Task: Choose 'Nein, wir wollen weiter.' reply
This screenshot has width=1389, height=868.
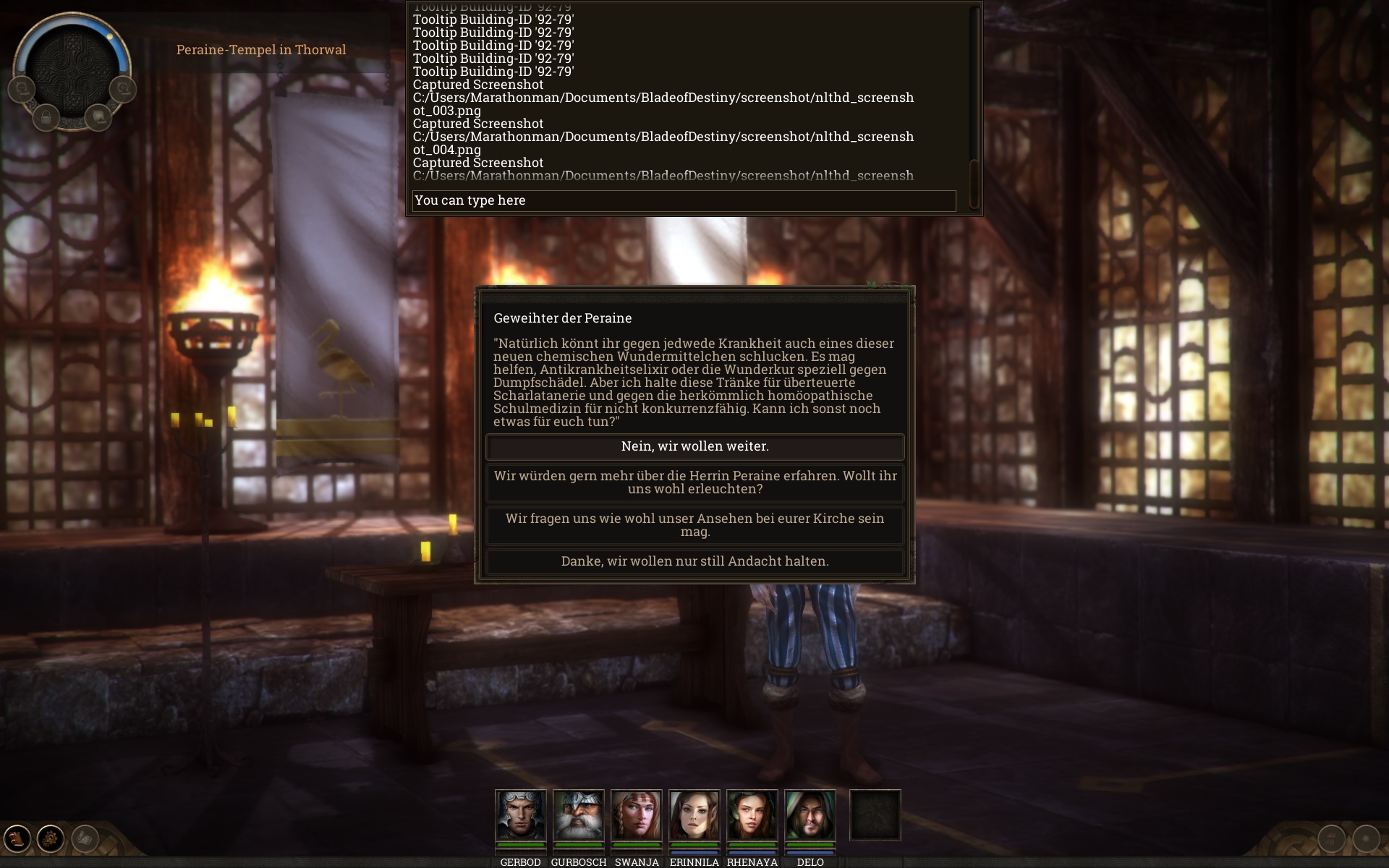Action: [694, 446]
